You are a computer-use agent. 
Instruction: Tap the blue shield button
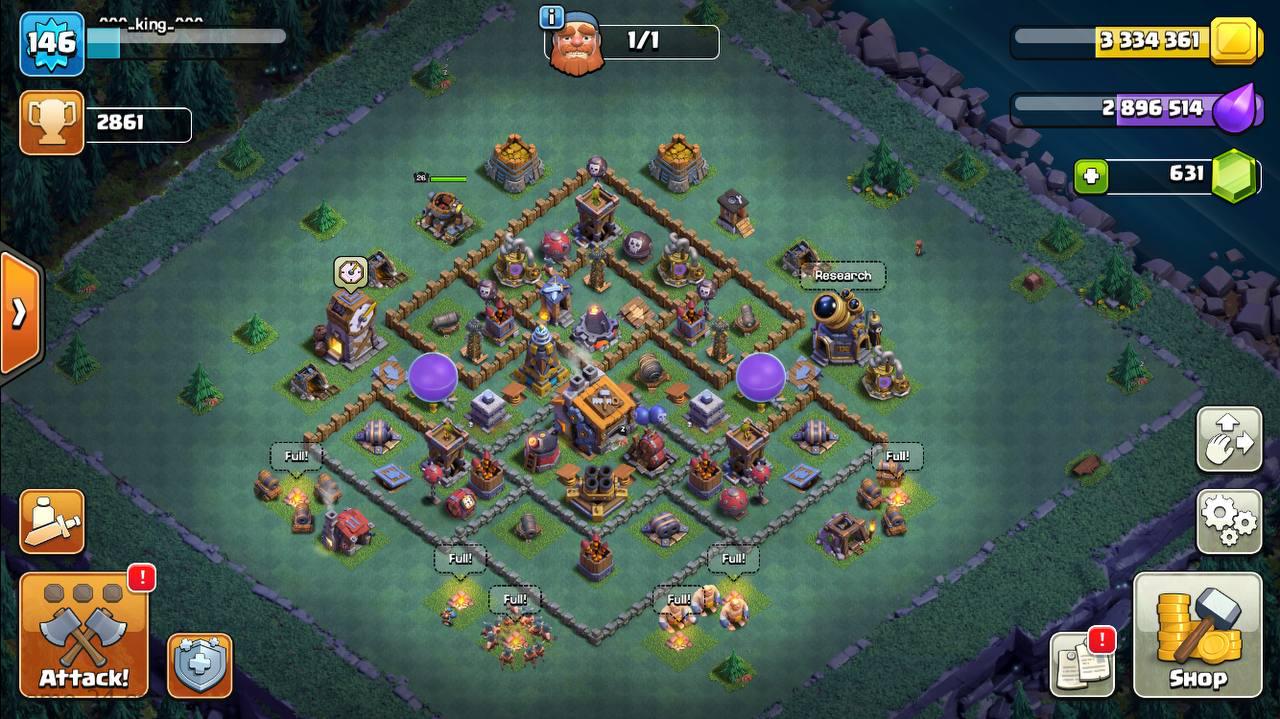point(199,665)
